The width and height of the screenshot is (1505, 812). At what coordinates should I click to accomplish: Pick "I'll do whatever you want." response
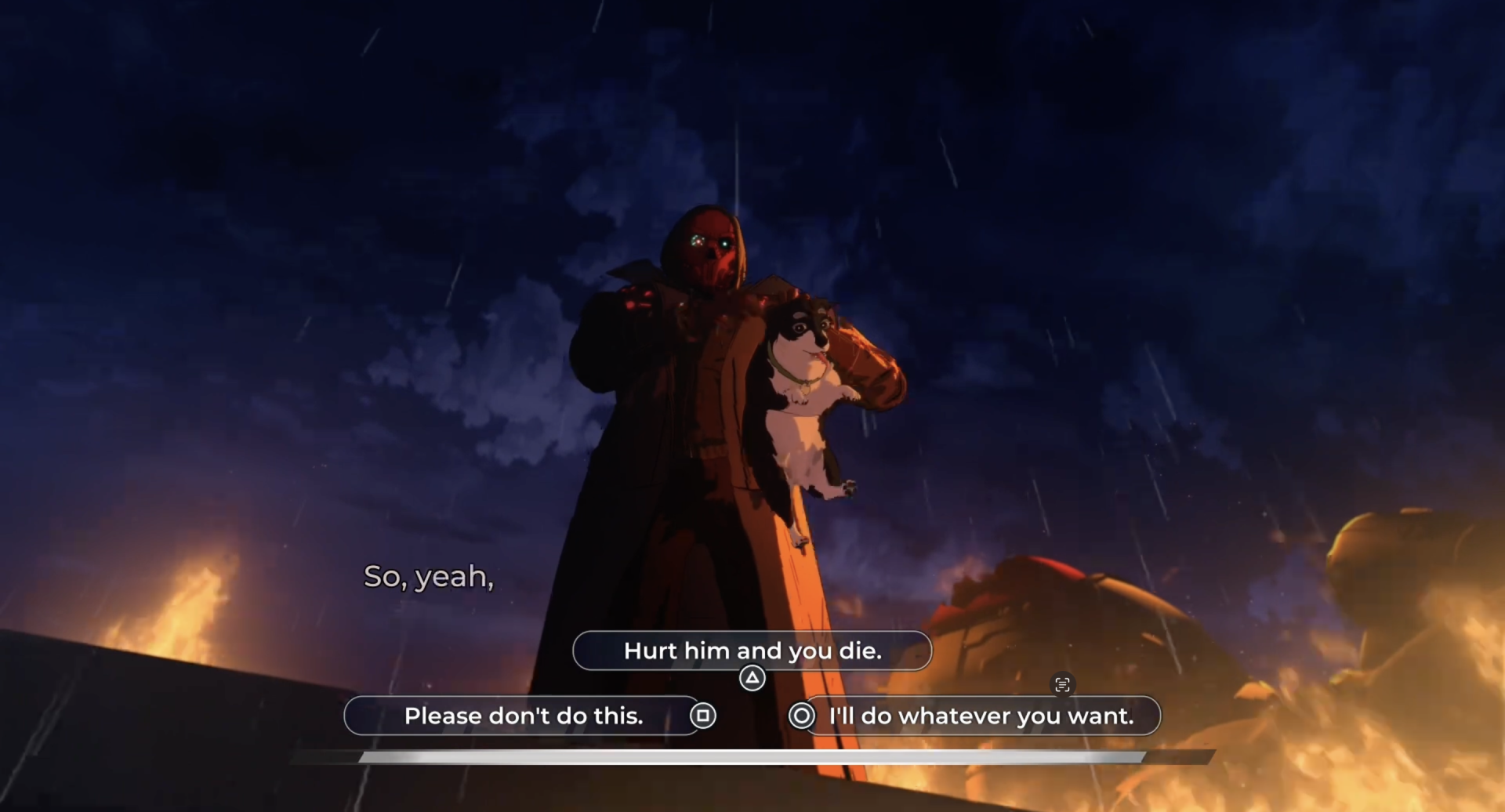point(980,716)
